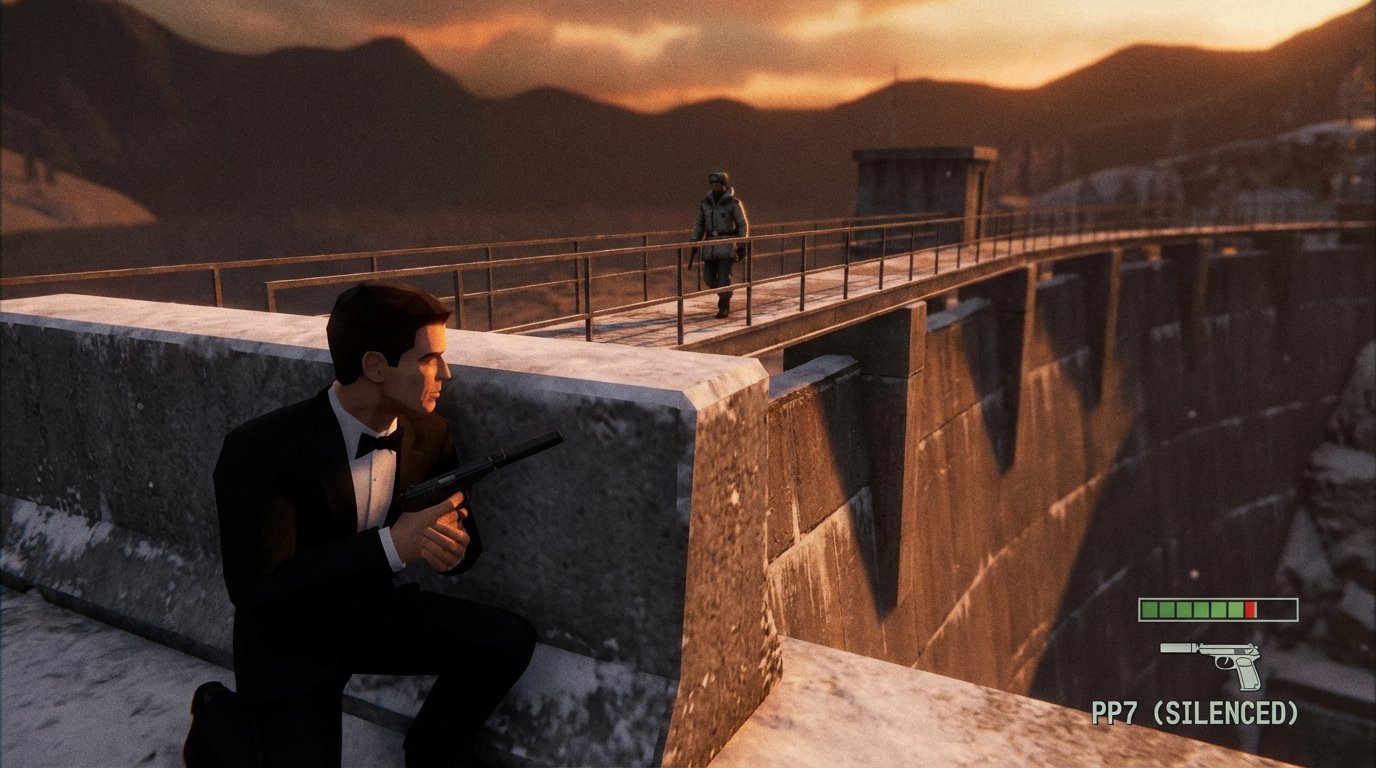Click the last green health segment

1235,608
